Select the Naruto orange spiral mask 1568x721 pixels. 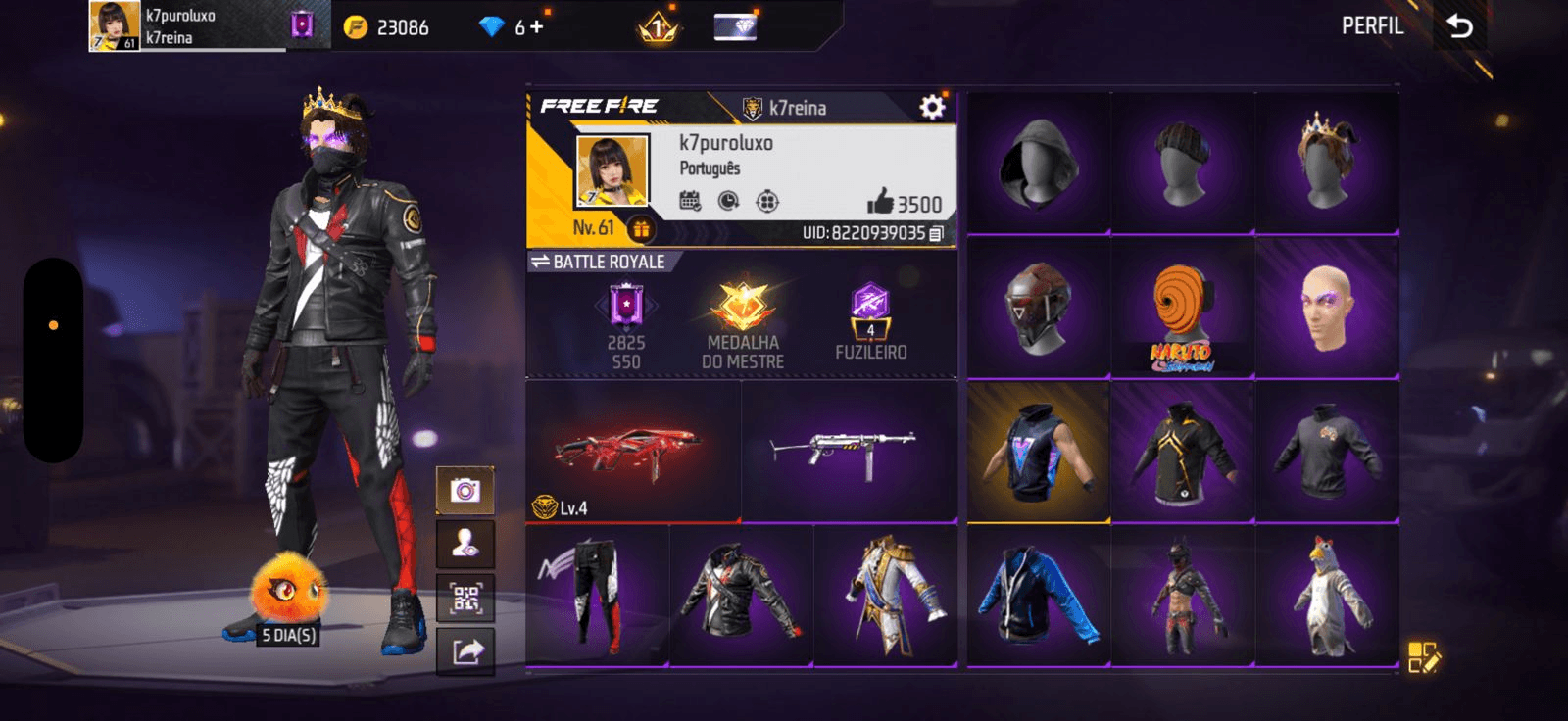coord(1182,309)
